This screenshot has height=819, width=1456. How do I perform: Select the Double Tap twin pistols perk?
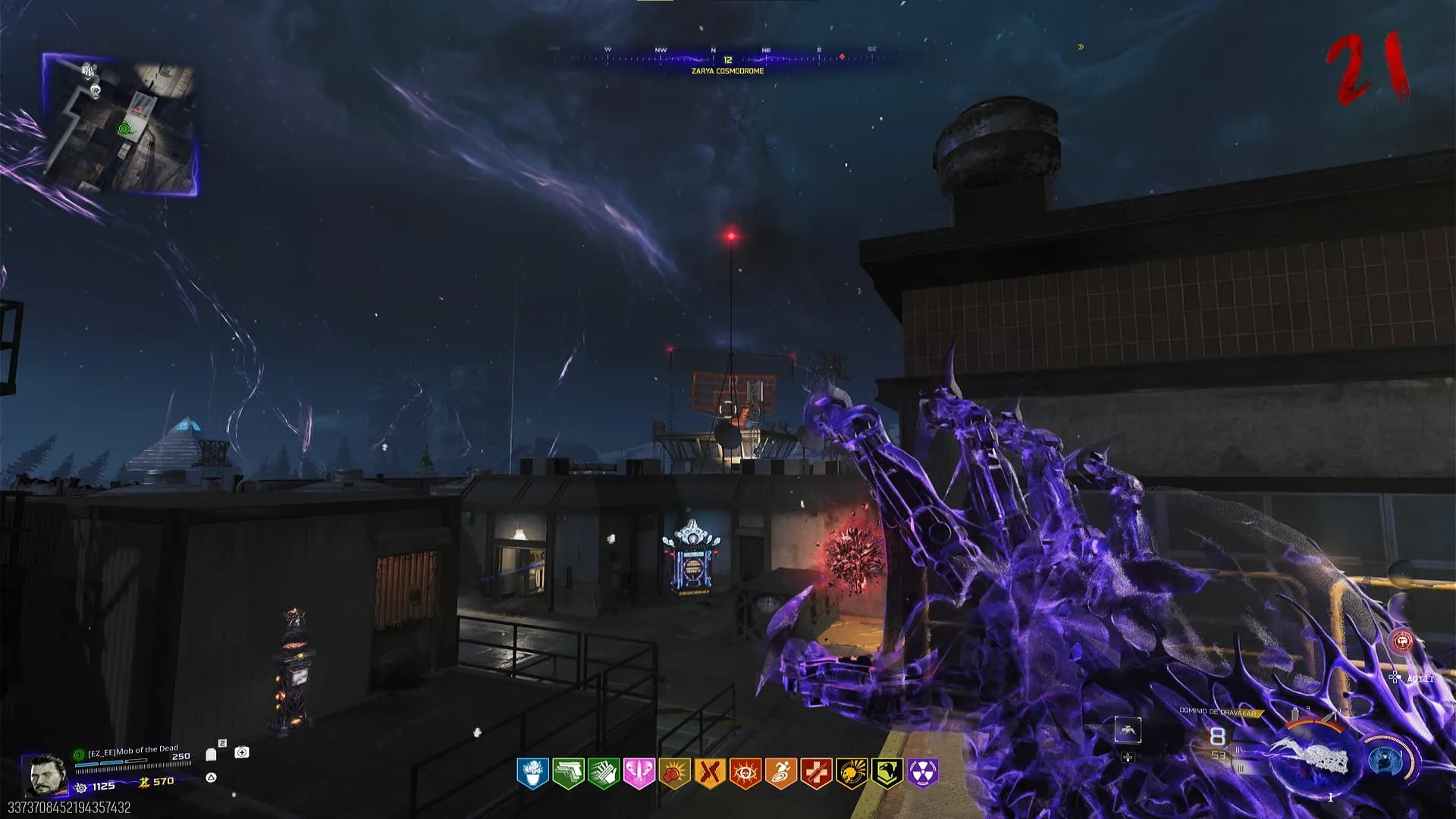click(568, 773)
